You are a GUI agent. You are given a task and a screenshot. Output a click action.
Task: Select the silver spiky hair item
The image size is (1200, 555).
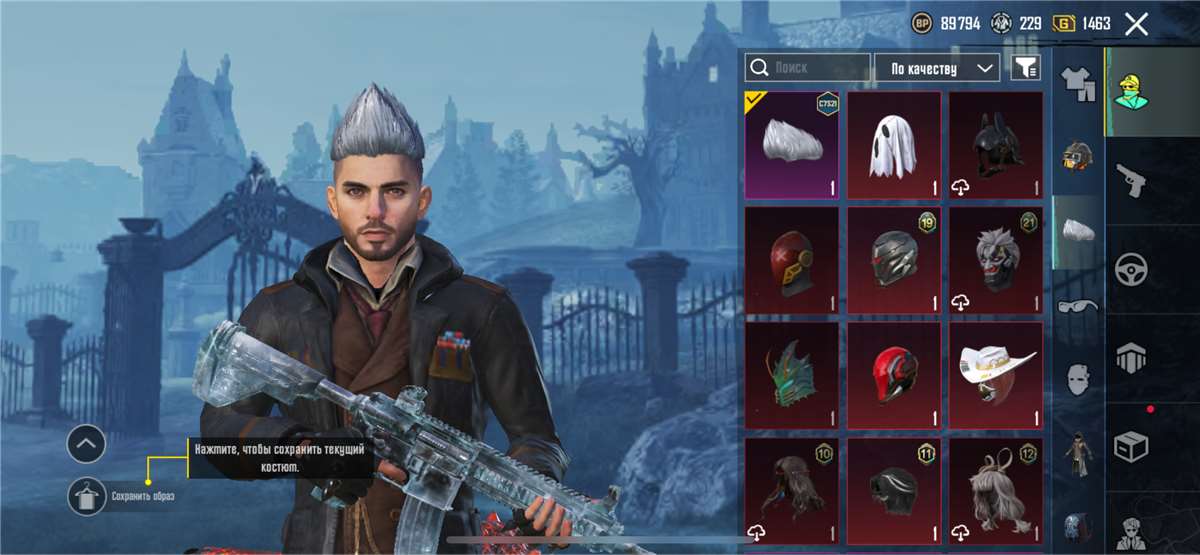tap(791, 146)
